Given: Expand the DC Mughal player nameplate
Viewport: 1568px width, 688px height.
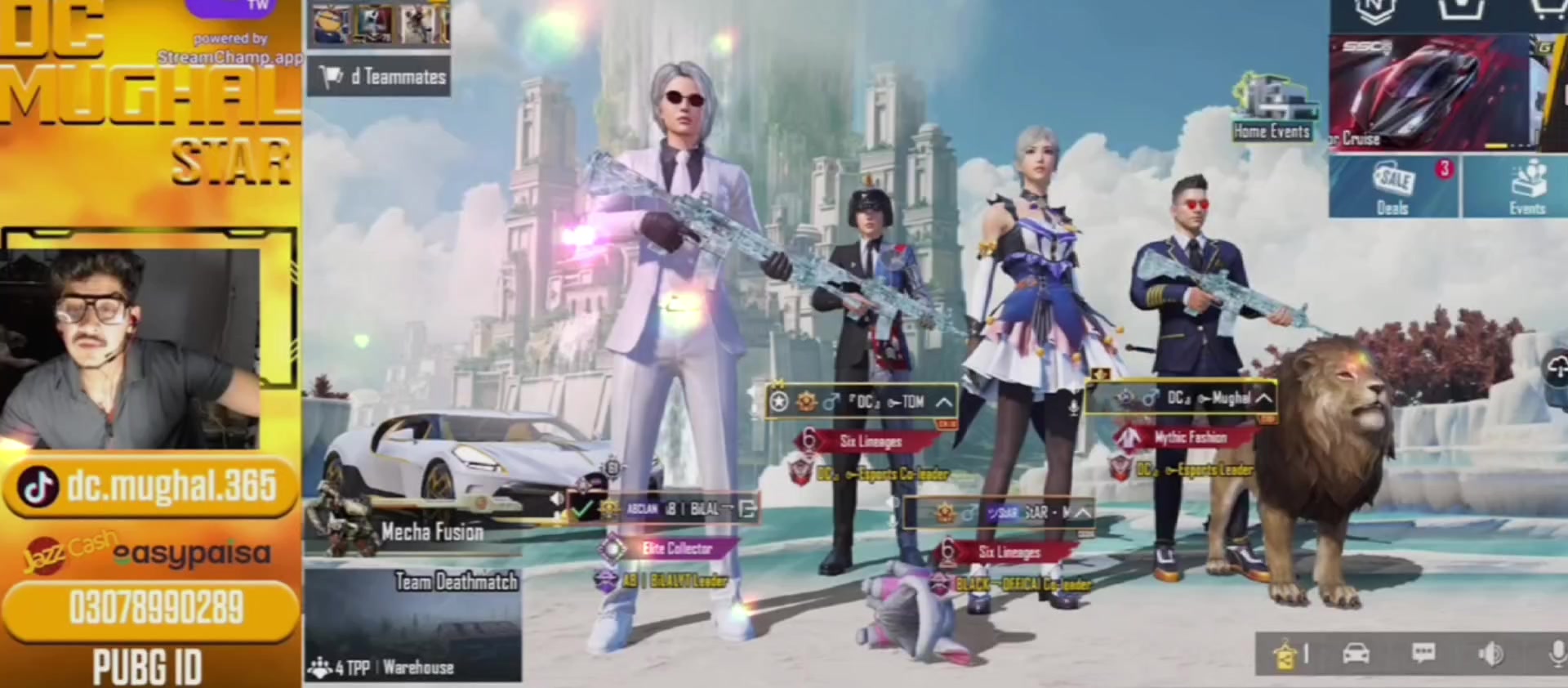Looking at the screenshot, I should 1263,399.
